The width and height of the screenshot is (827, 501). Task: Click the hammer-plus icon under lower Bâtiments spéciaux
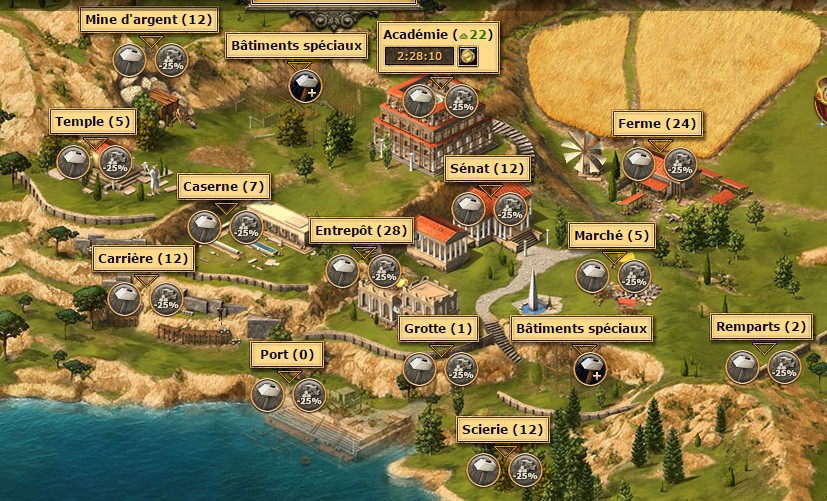point(589,369)
